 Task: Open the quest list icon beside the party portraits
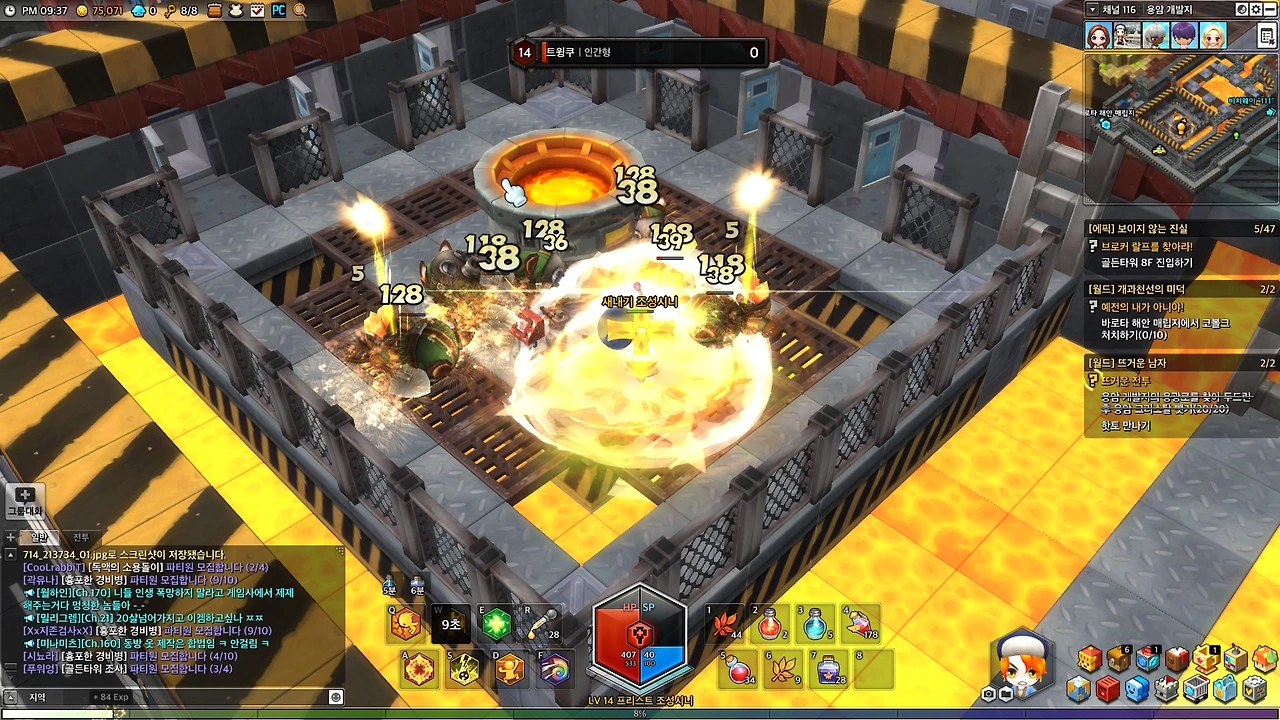point(1267,36)
